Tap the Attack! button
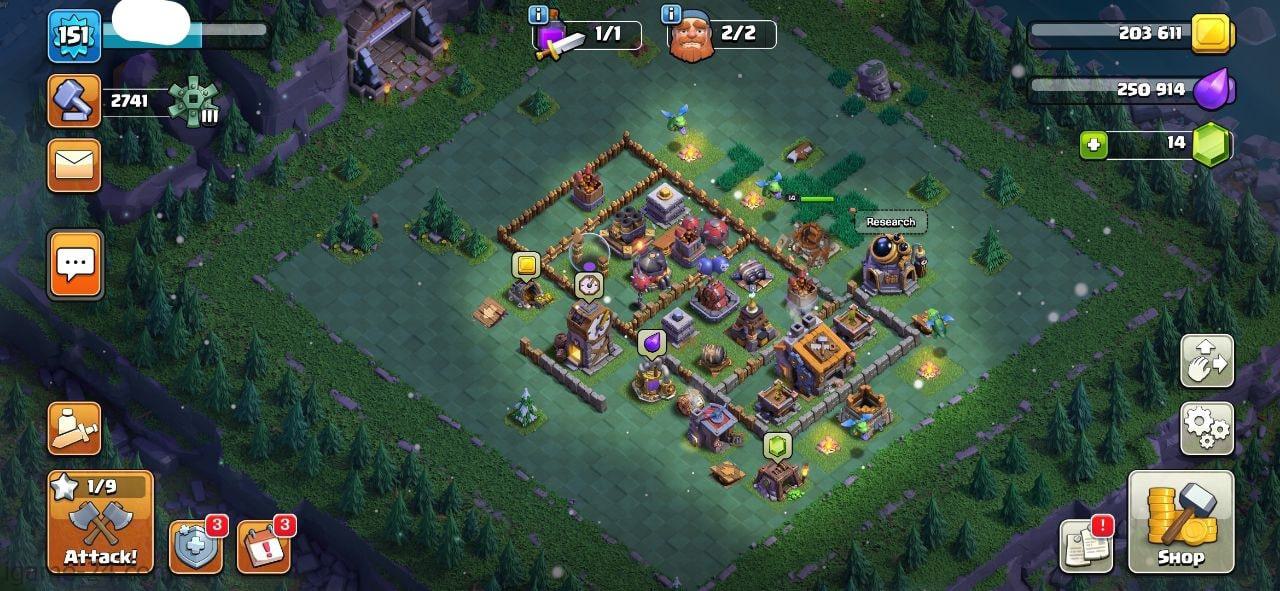 (x=100, y=522)
